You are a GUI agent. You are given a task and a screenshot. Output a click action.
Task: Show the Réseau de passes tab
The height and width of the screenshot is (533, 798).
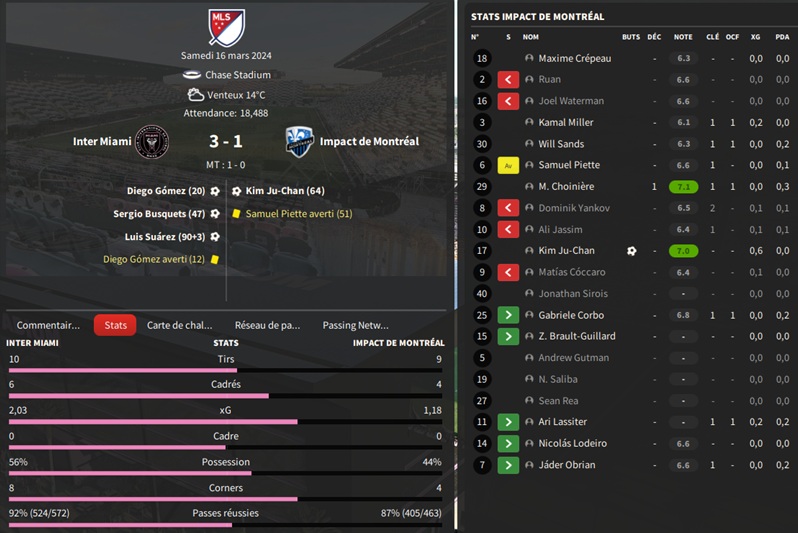(267, 325)
